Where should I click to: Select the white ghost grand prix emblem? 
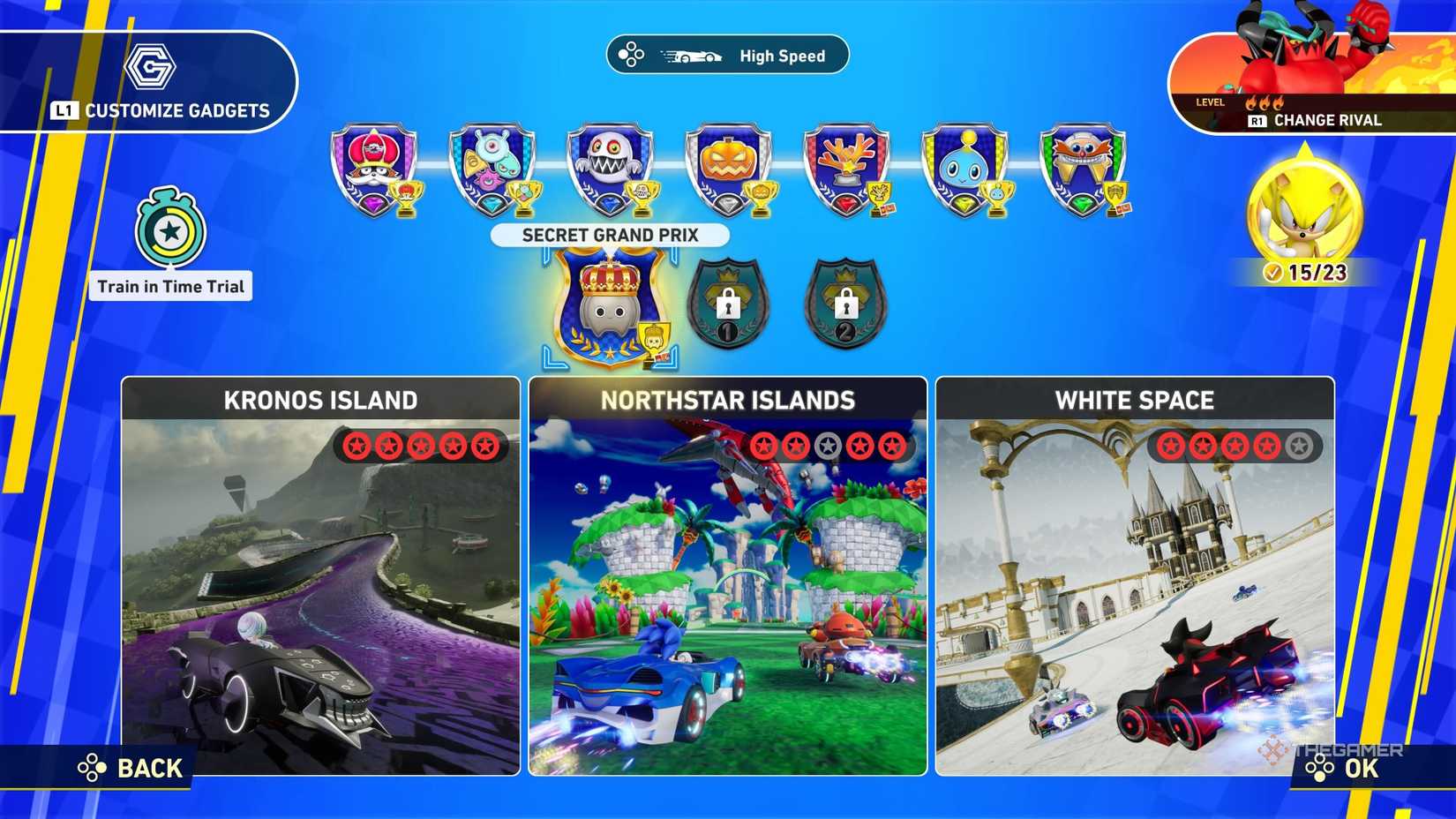(611, 169)
